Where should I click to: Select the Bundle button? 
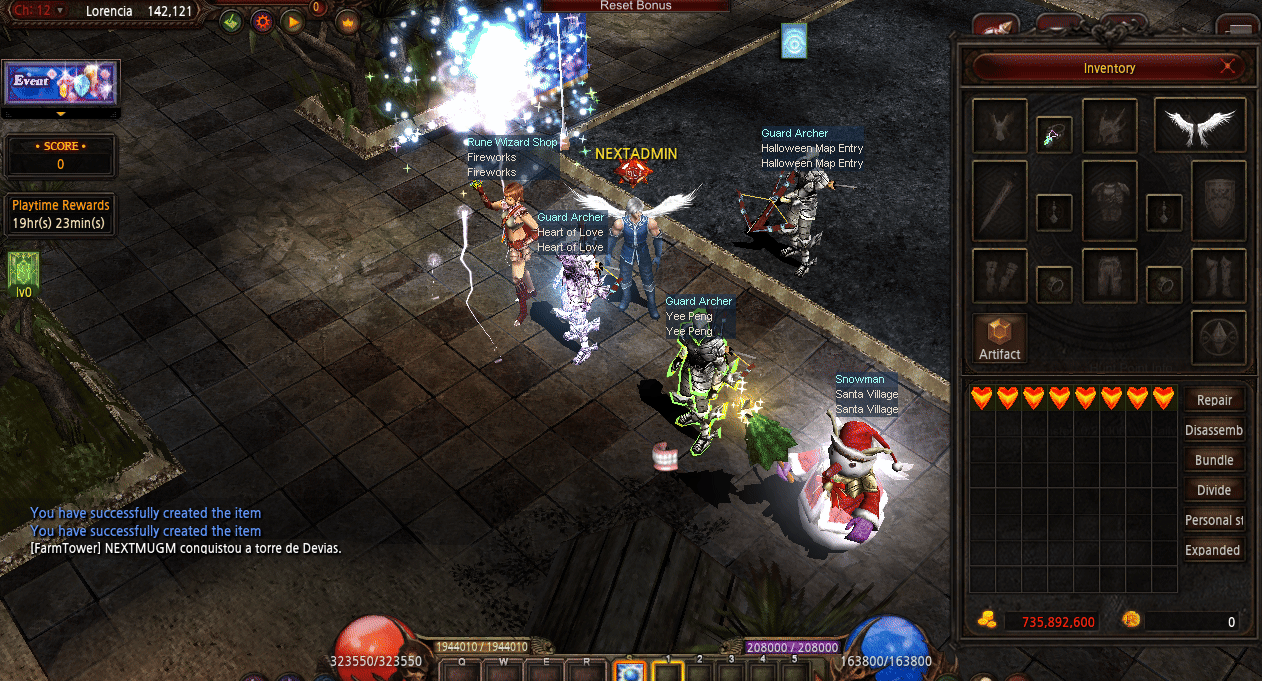[1214, 460]
